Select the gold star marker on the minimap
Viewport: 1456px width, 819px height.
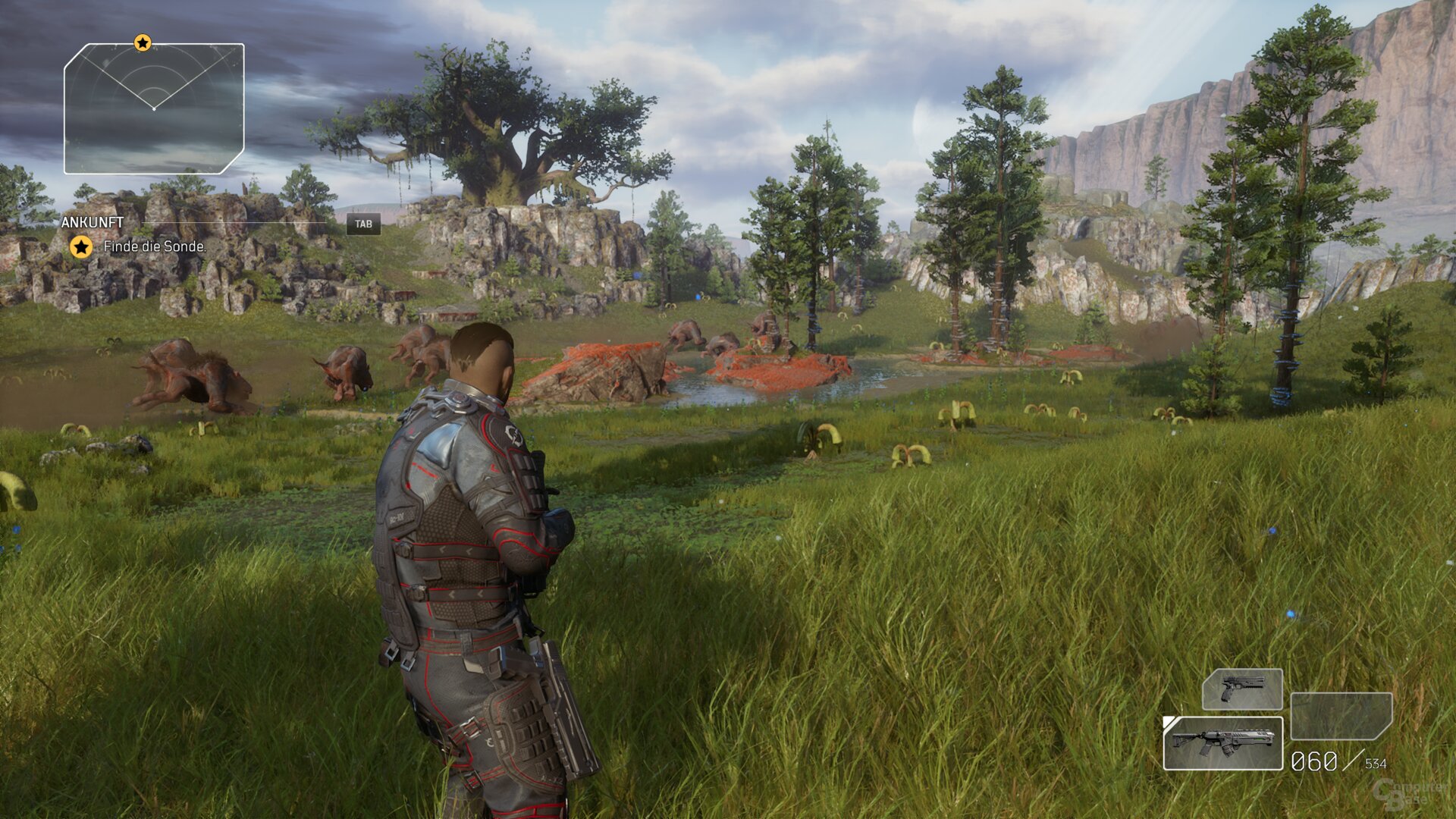[143, 43]
